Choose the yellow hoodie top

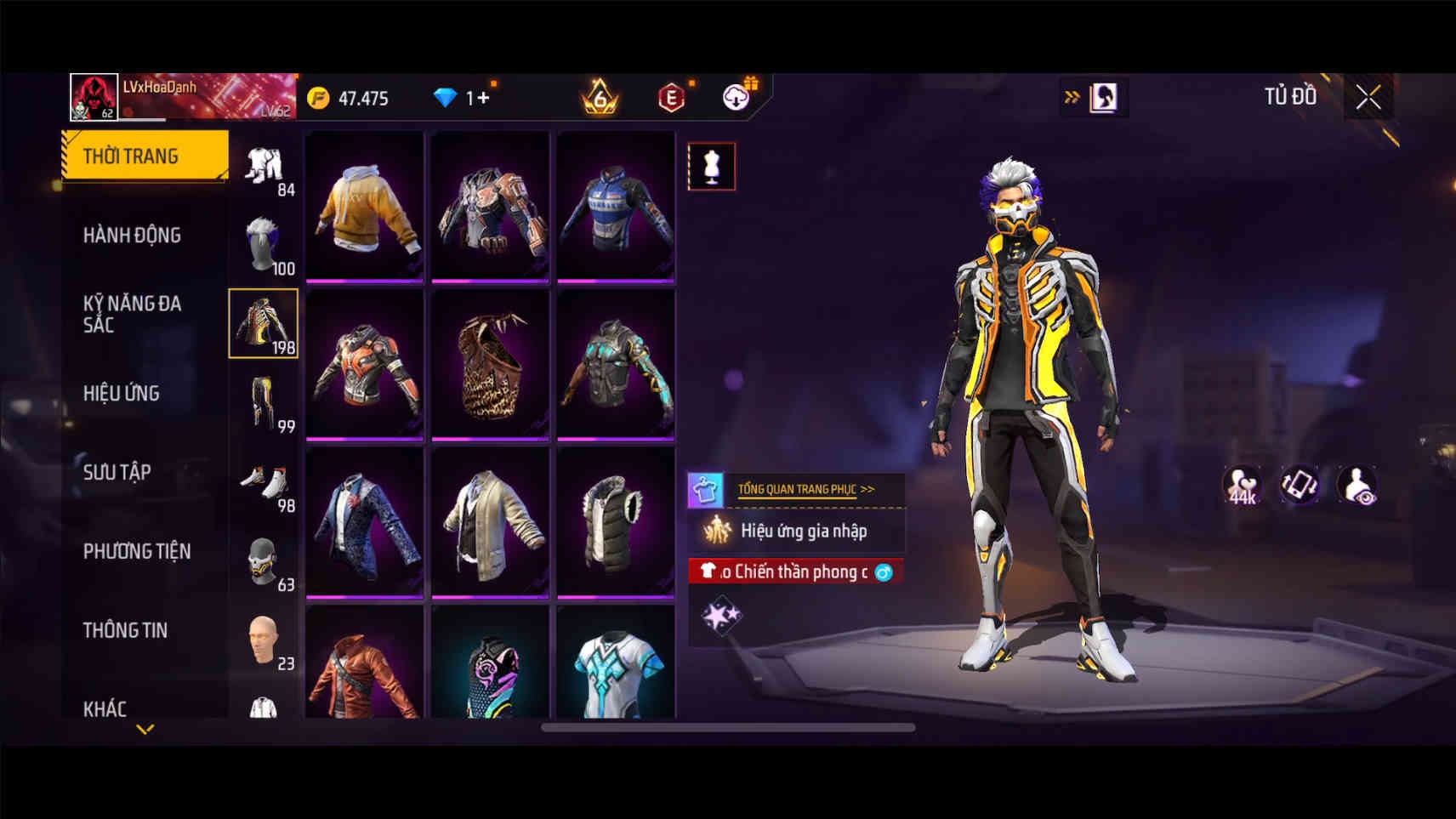[365, 206]
